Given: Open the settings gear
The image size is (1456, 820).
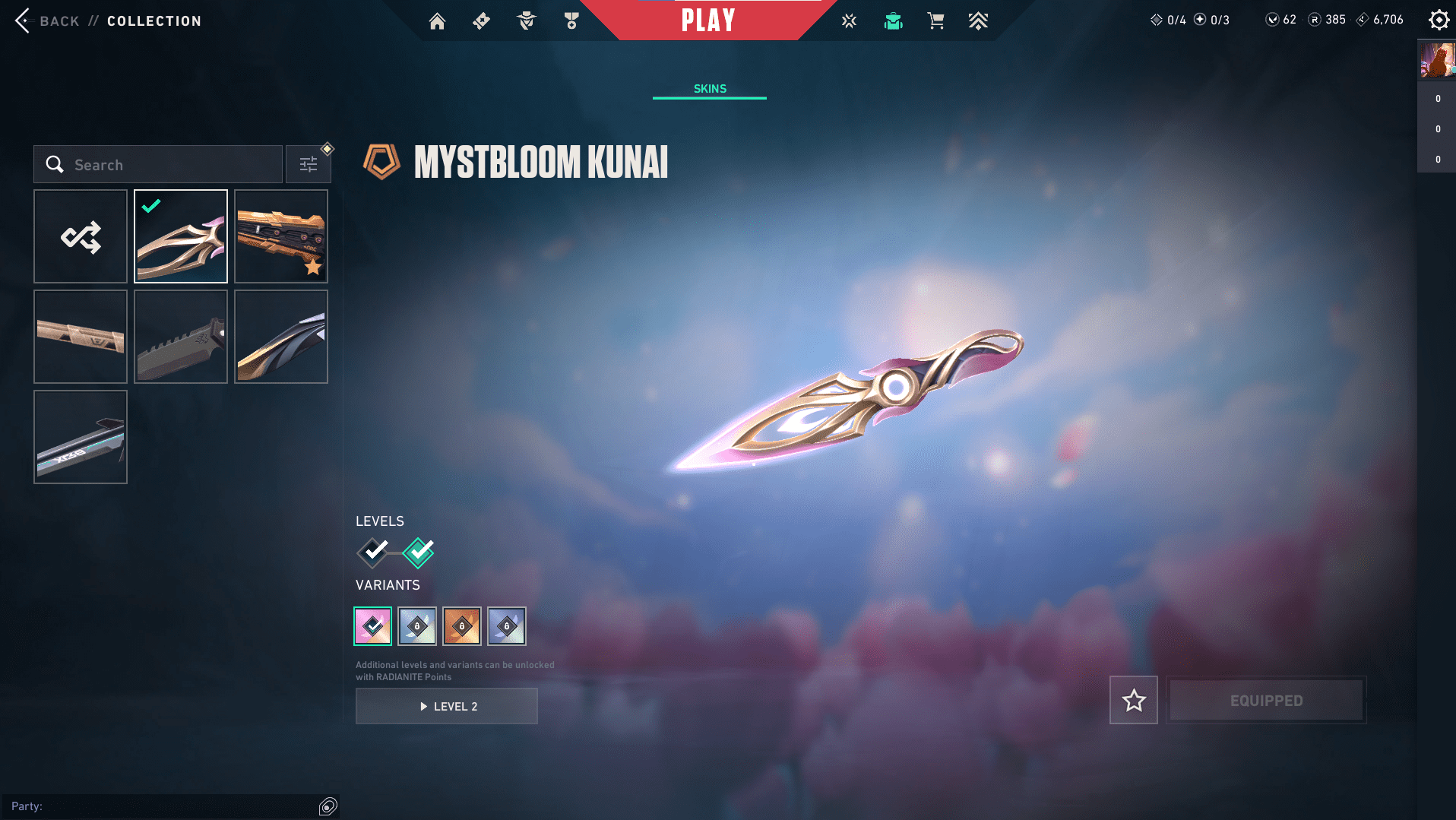Looking at the screenshot, I should [1439, 20].
